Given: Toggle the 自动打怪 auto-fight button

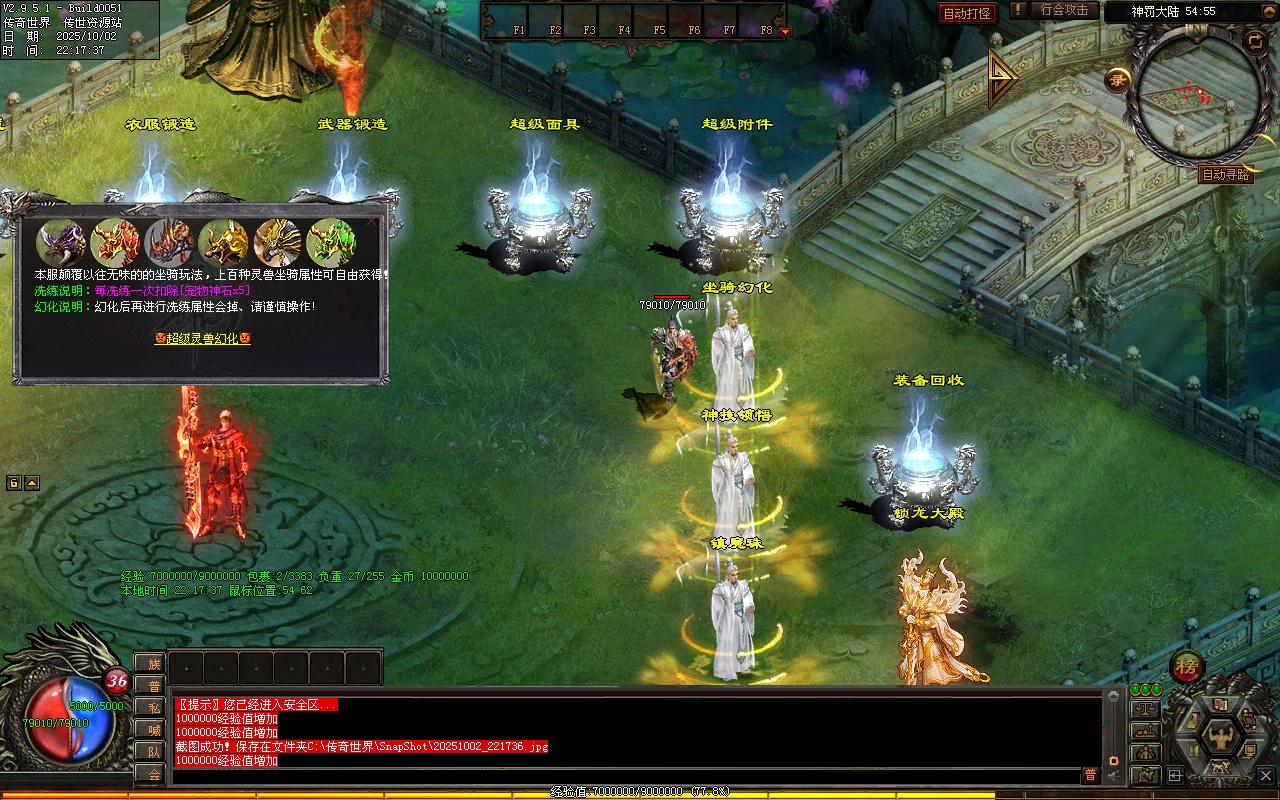Looking at the screenshot, I should [x=967, y=13].
